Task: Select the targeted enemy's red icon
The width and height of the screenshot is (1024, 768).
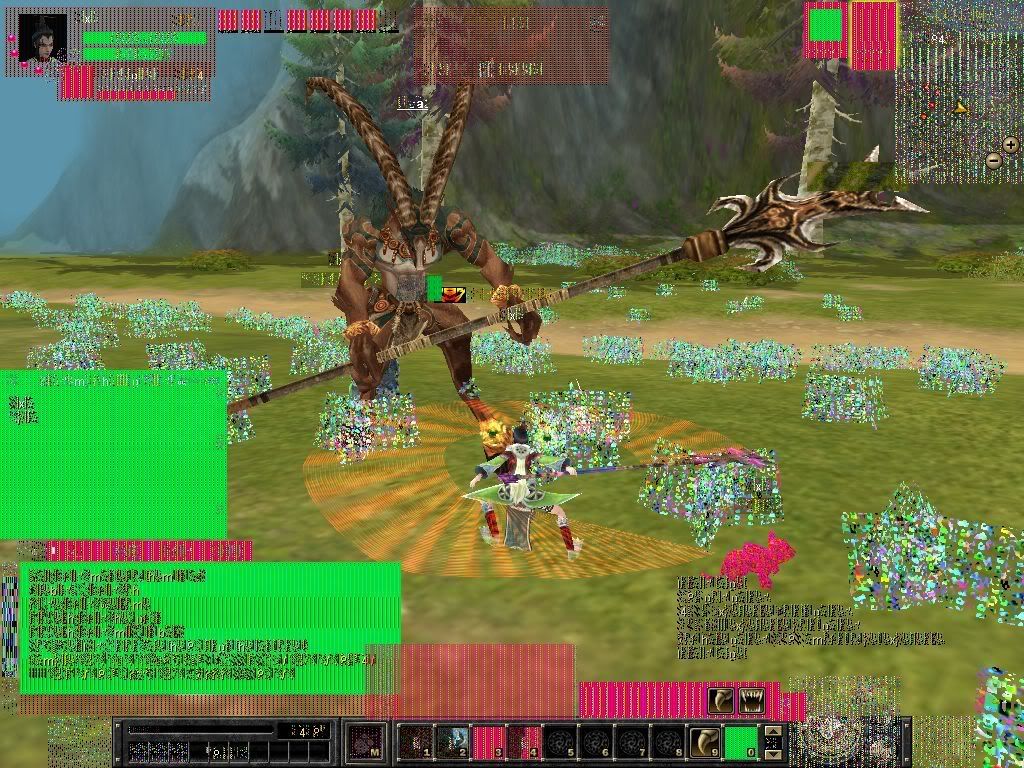Action: tap(454, 293)
